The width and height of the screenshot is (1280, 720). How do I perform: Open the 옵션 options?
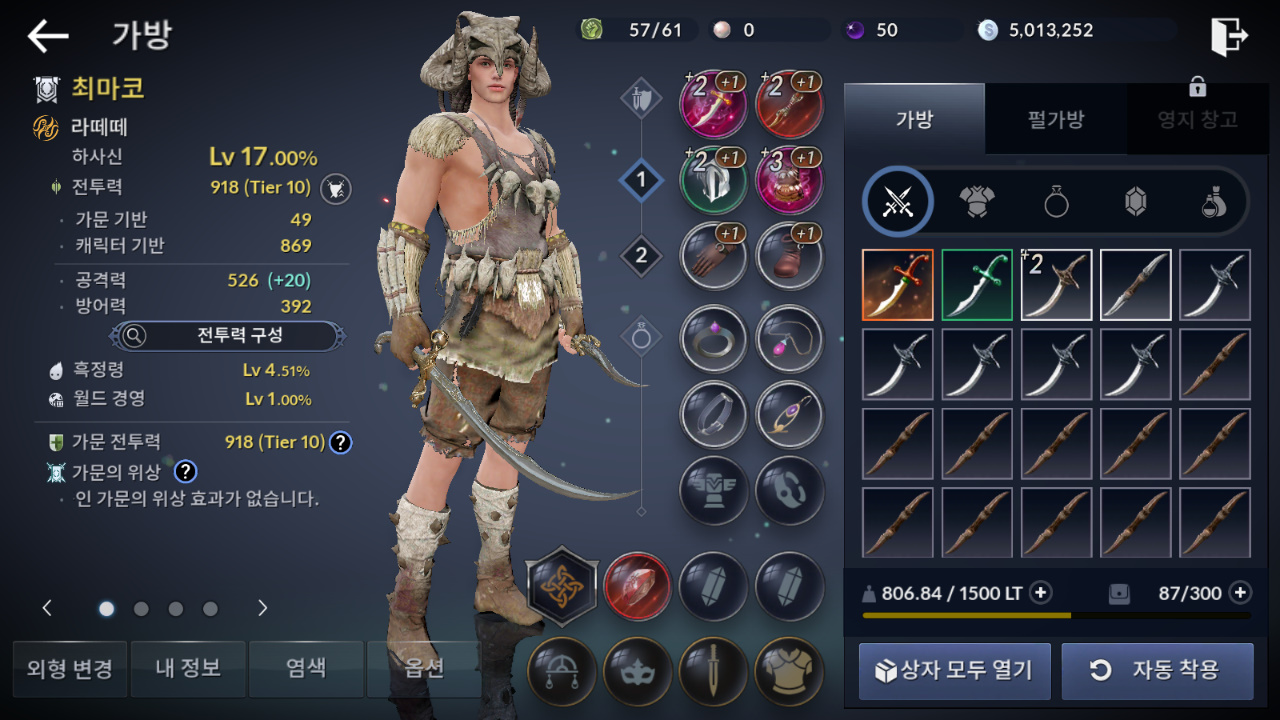coord(424,669)
